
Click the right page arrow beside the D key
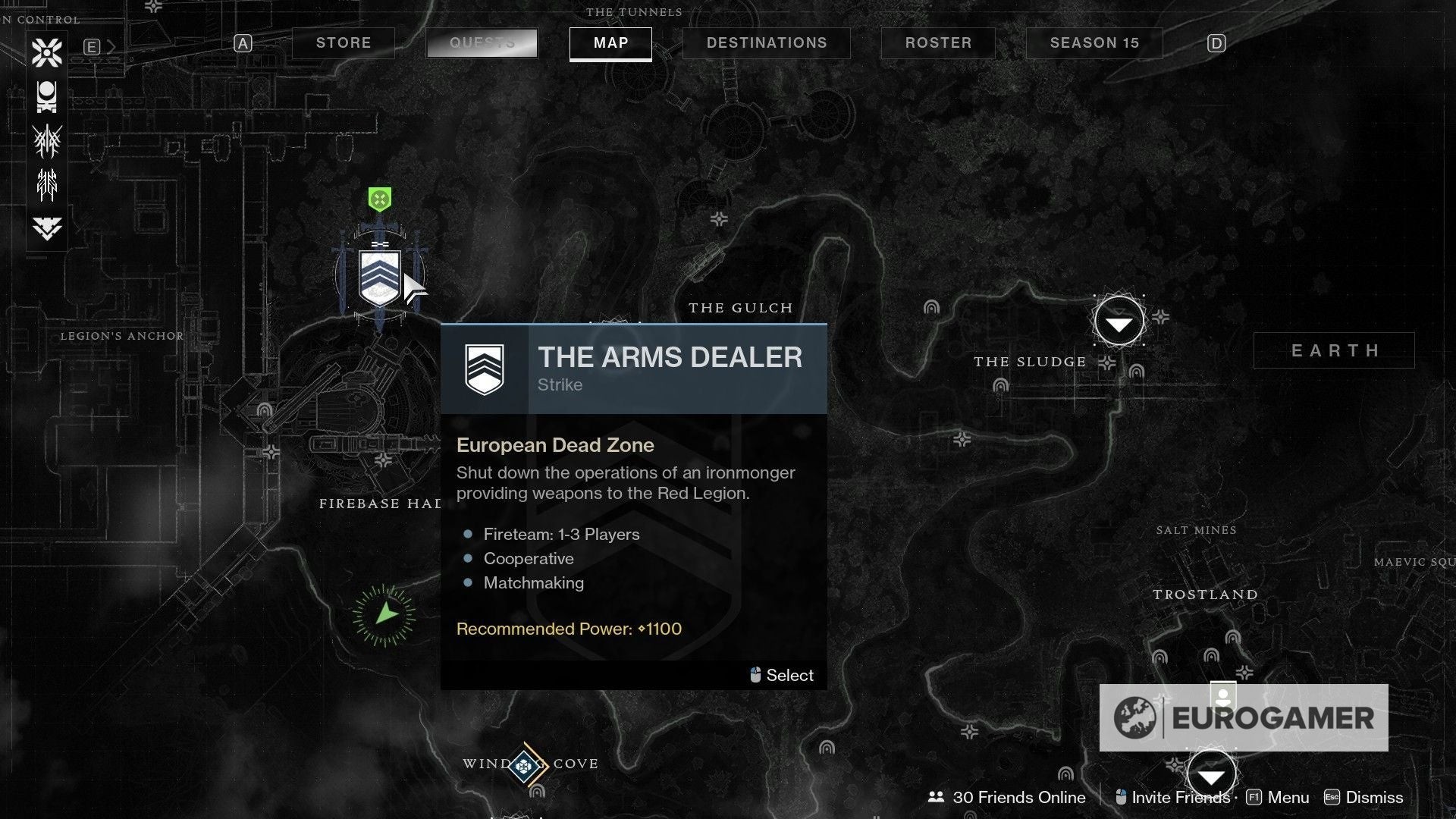1216,43
